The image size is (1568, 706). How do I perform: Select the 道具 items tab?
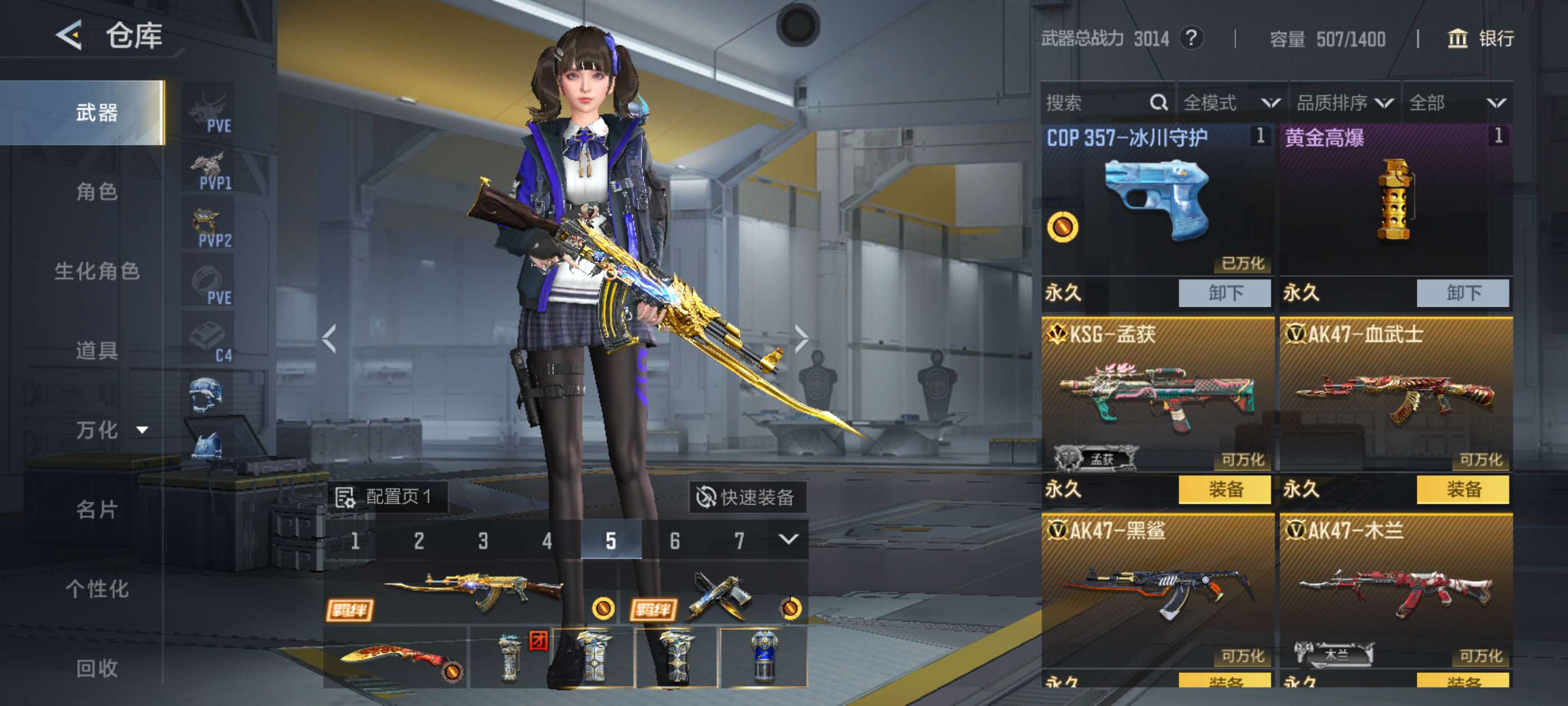click(96, 350)
